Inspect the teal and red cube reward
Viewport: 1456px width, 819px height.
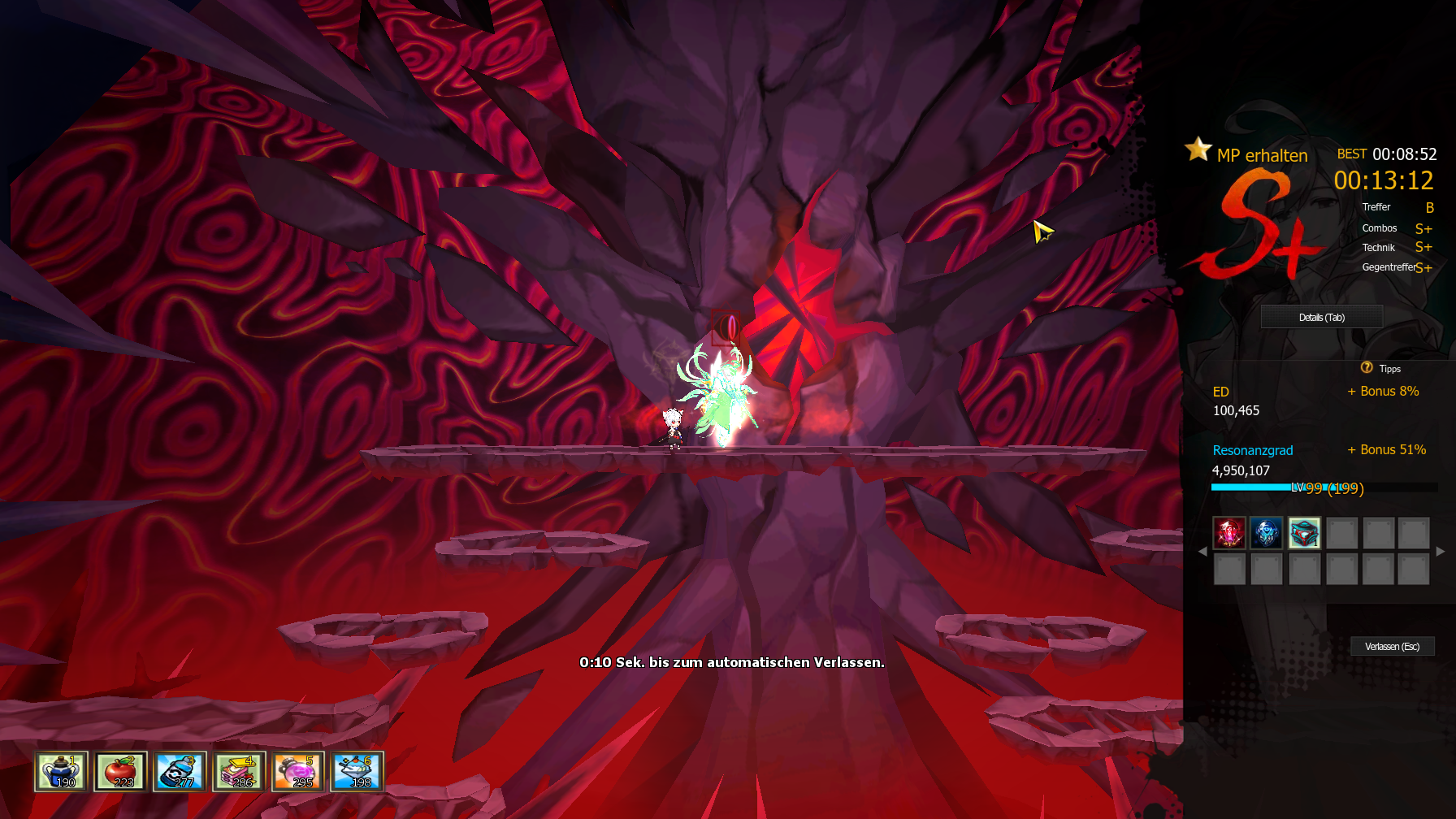click(1304, 533)
